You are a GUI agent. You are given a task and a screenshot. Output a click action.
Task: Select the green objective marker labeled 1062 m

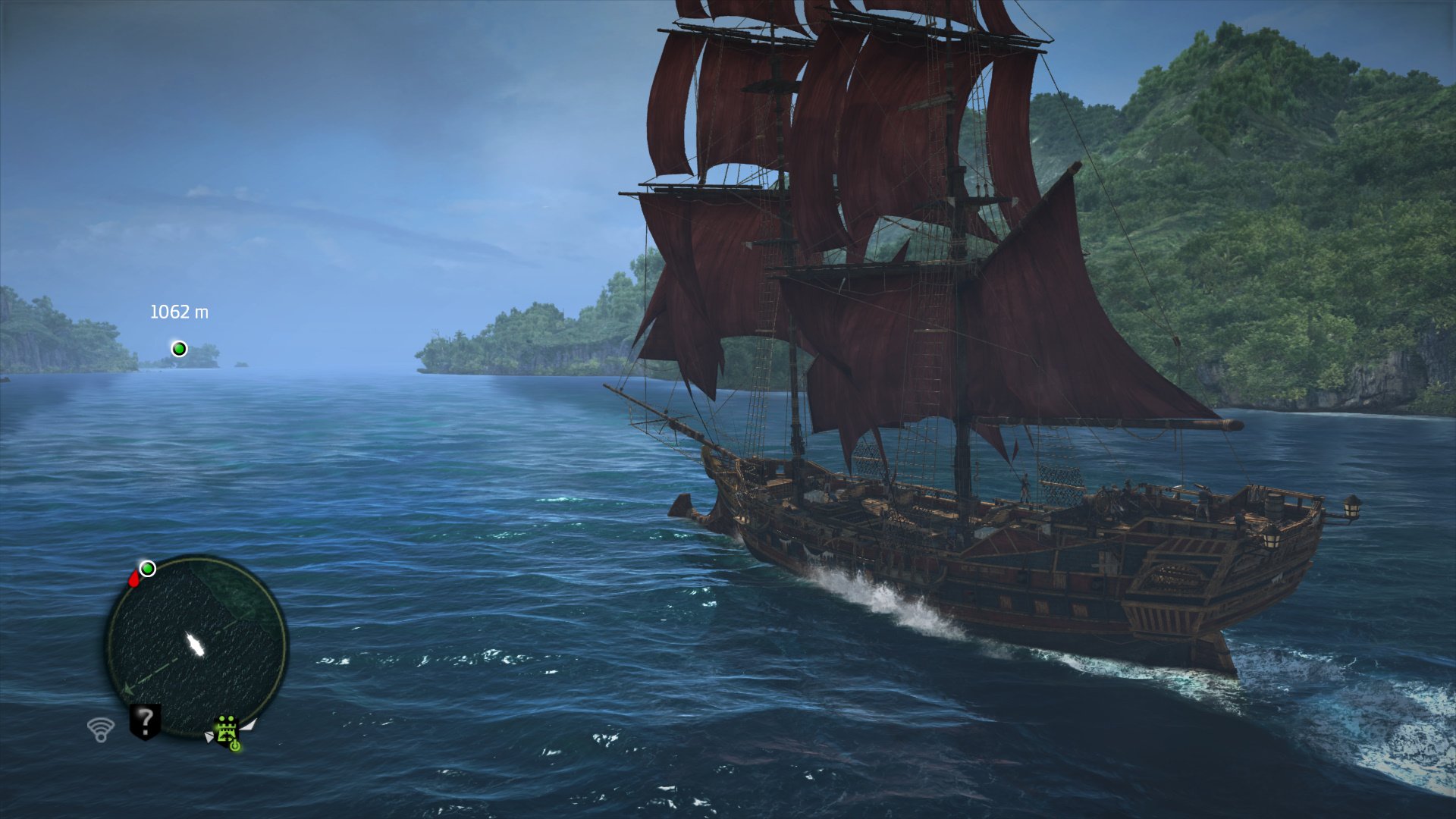180,349
